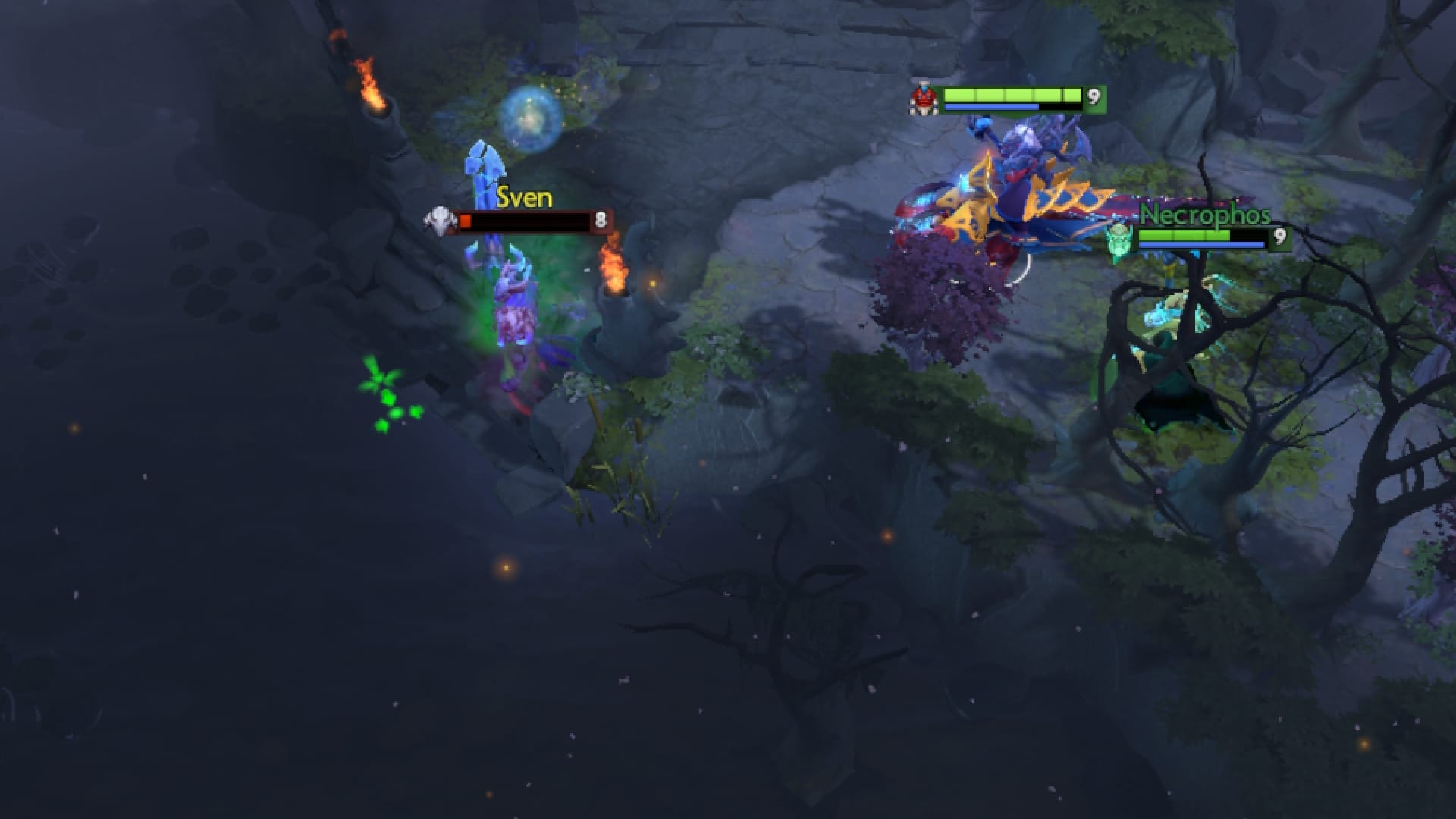
Task: Click the burning torch near Sven
Action: coord(614,265)
